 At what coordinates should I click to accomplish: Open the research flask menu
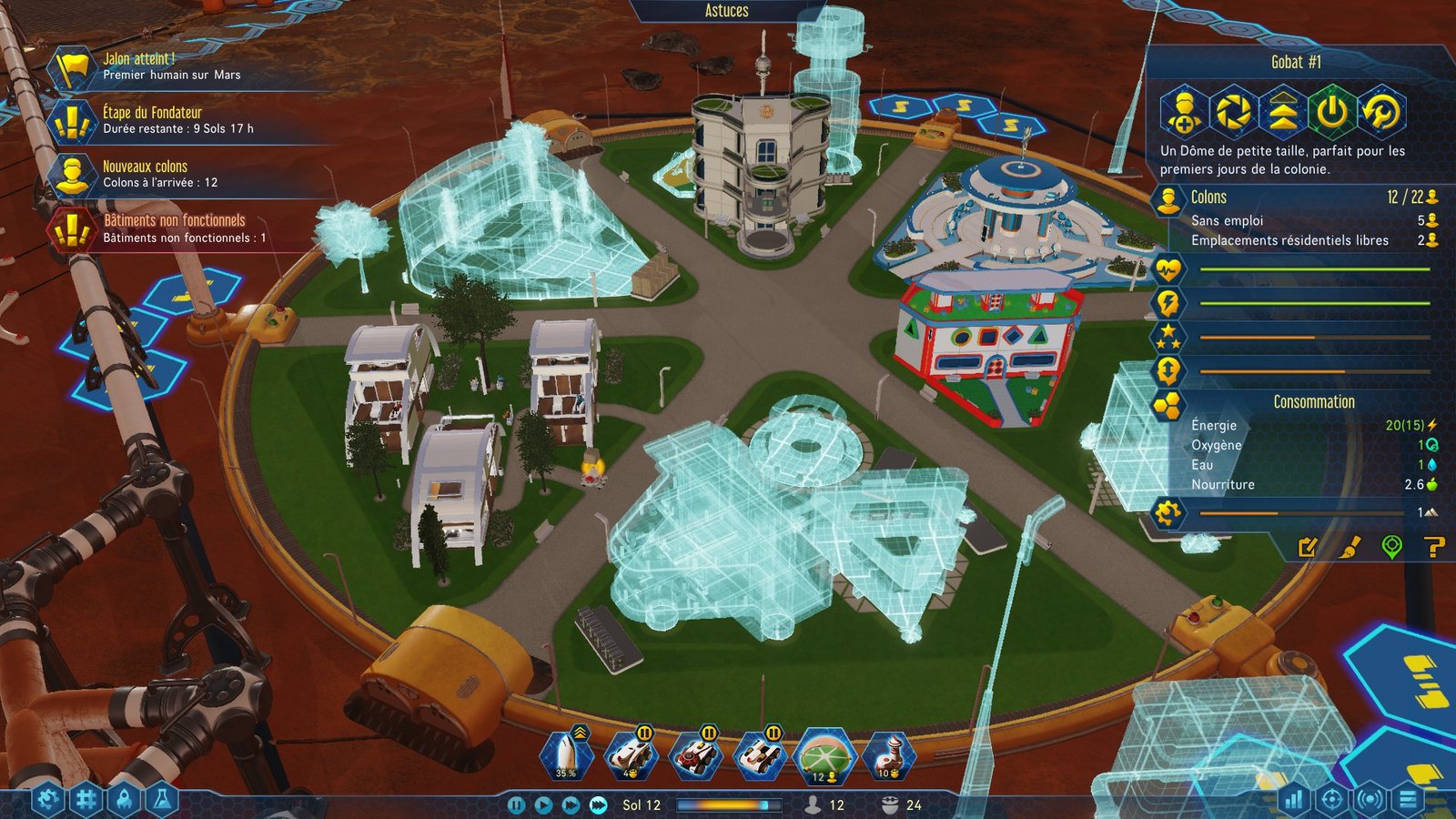click(162, 800)
